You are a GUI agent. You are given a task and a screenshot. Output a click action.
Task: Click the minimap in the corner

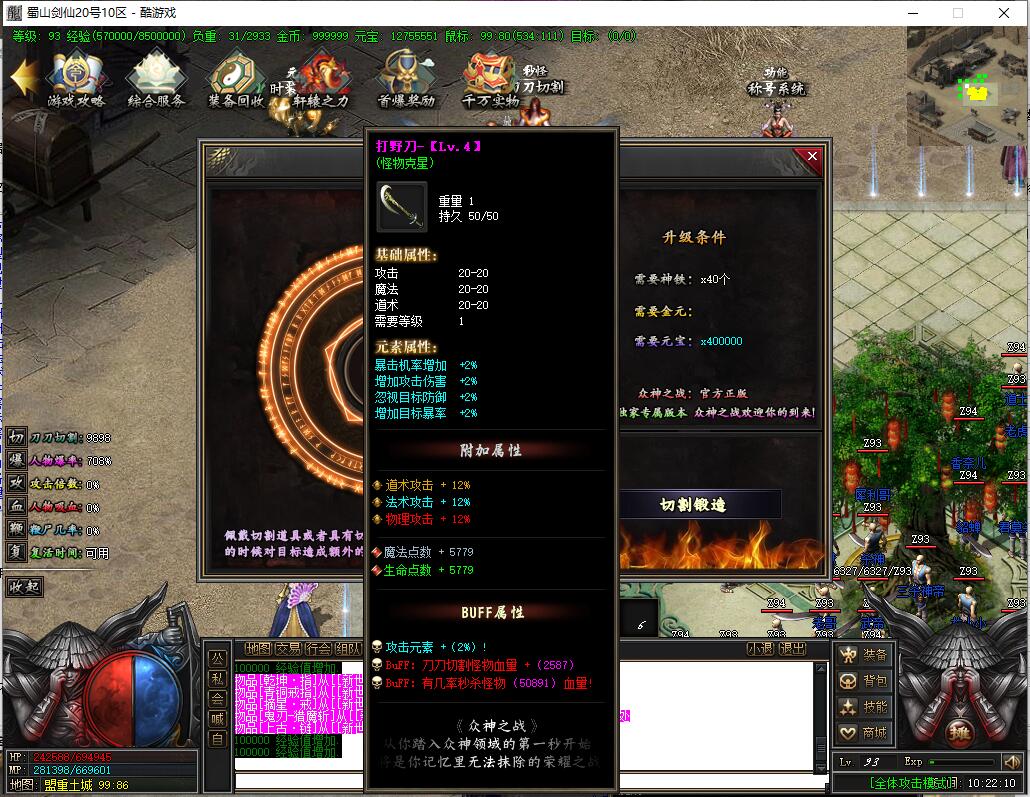966,86
